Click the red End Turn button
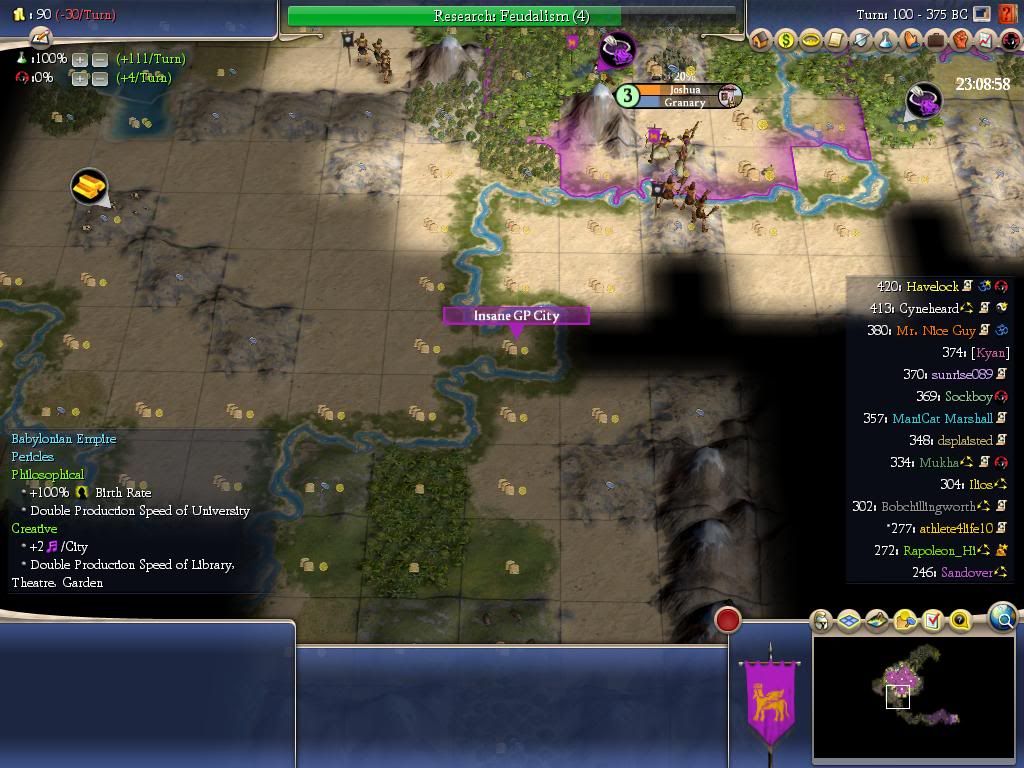The width and height of the screenshot is (1024, 768). coord(728,620)
